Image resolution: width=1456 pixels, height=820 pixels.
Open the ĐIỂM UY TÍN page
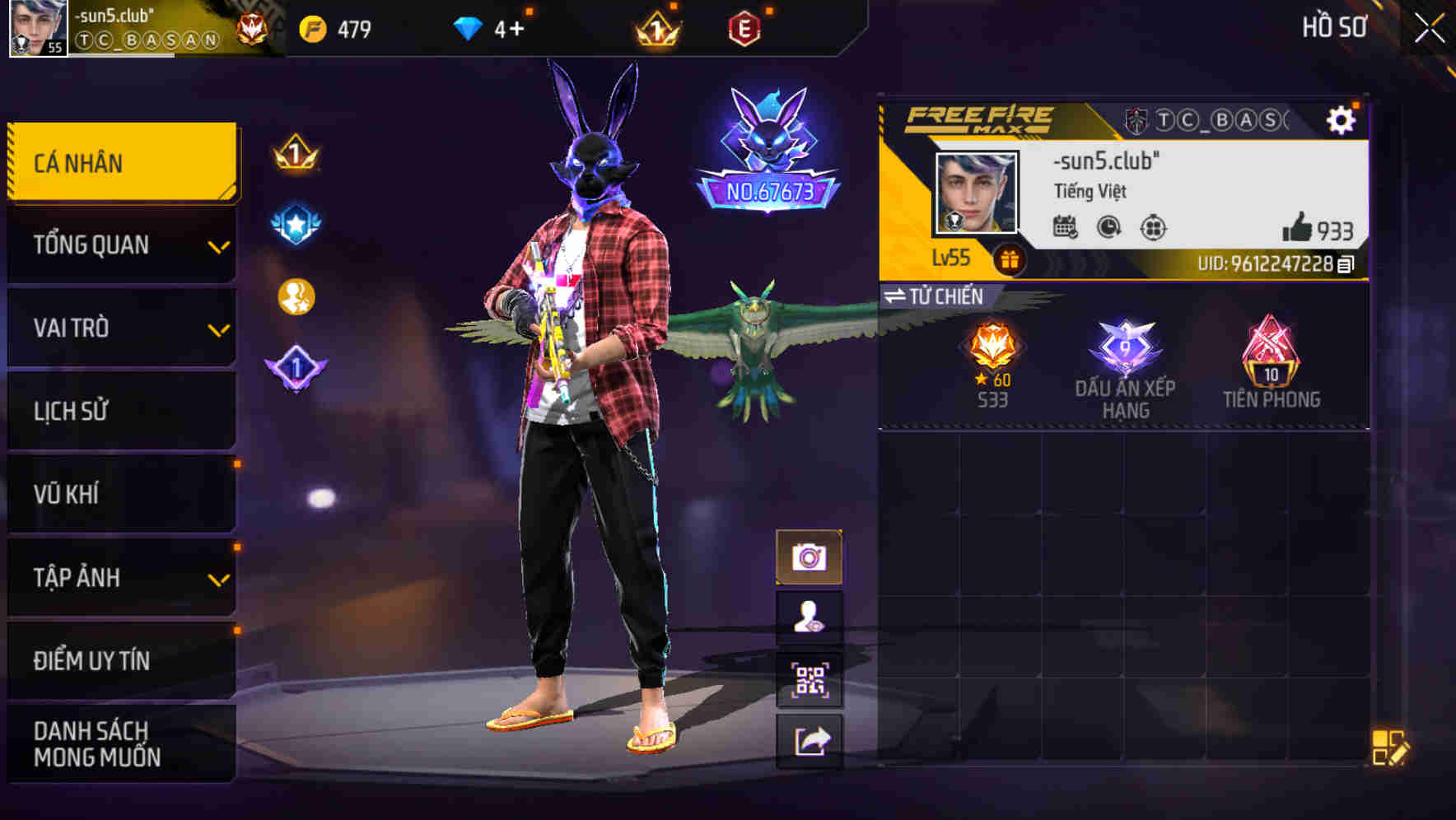point(119,659)
